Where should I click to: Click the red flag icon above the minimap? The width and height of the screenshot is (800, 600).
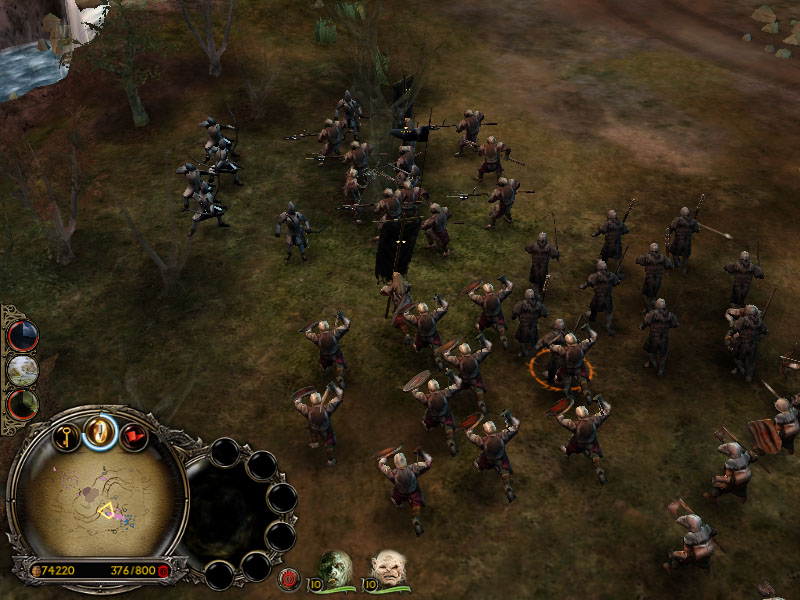[x=134, y=437]
